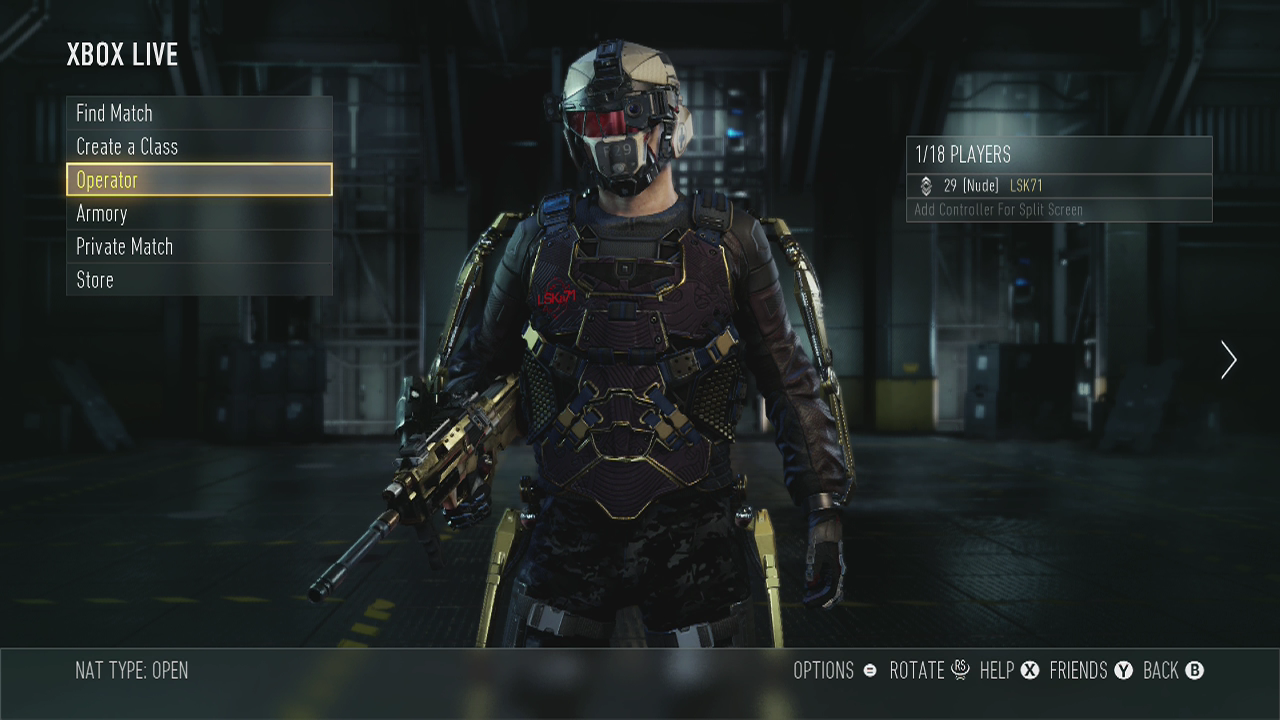The image size is (1280, 720).
Task: Open the Store menu entry
Action: [x=199, y=280]
